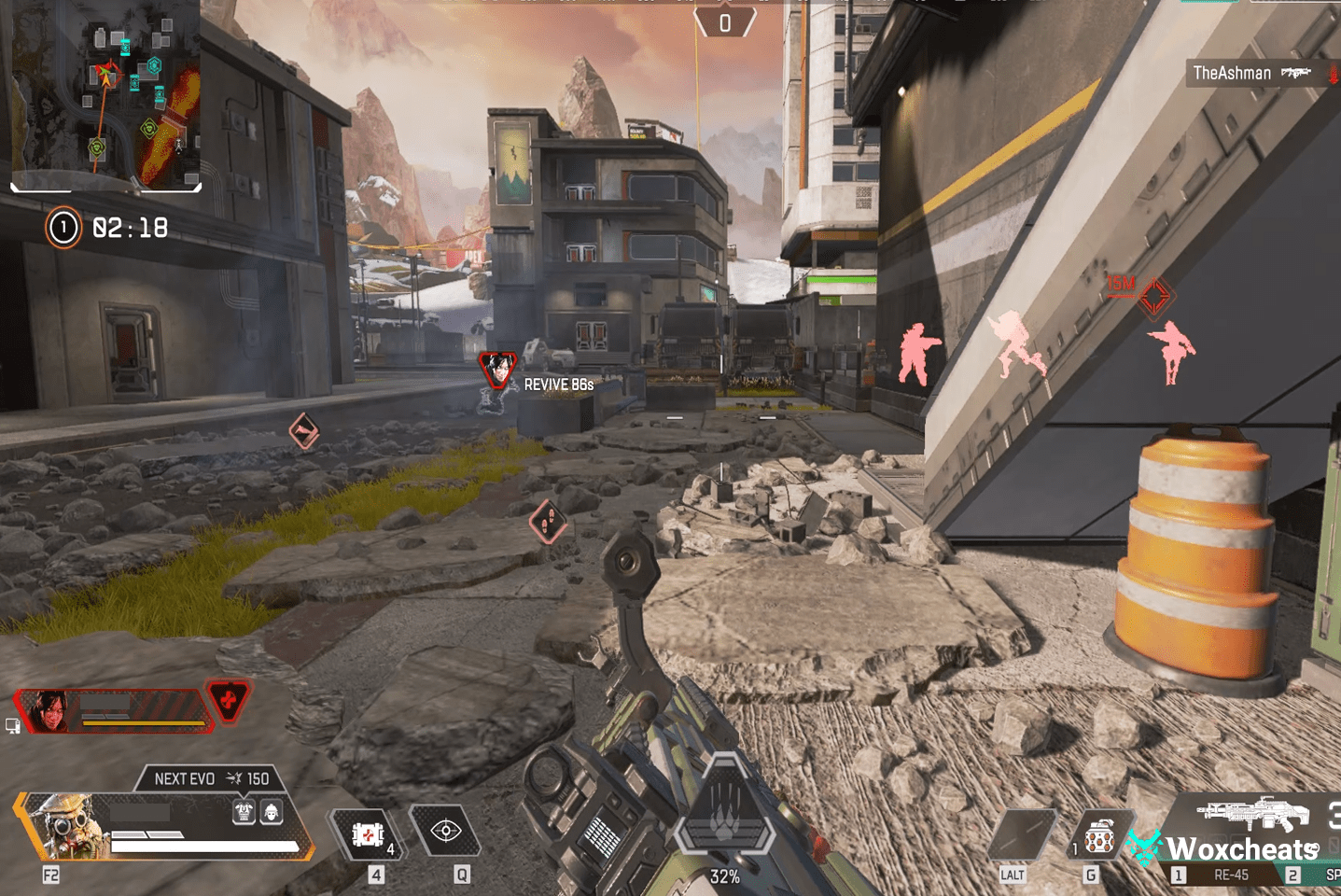This screenshot has width=1341, height=896.
Task: Click the downed teammate's revive marker
Action: point(497,370)
